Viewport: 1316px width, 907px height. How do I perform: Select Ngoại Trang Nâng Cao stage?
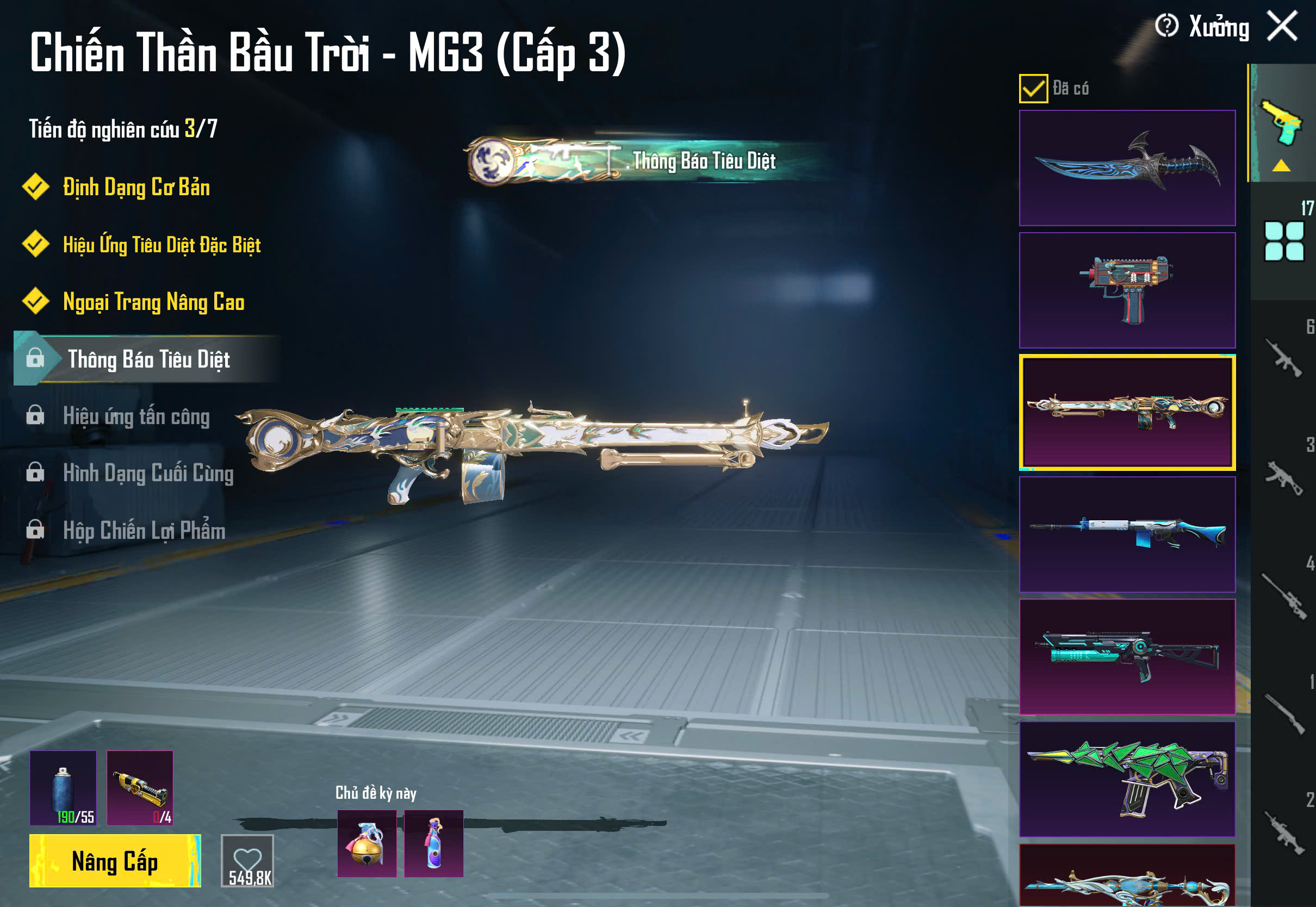click(153, 302)
